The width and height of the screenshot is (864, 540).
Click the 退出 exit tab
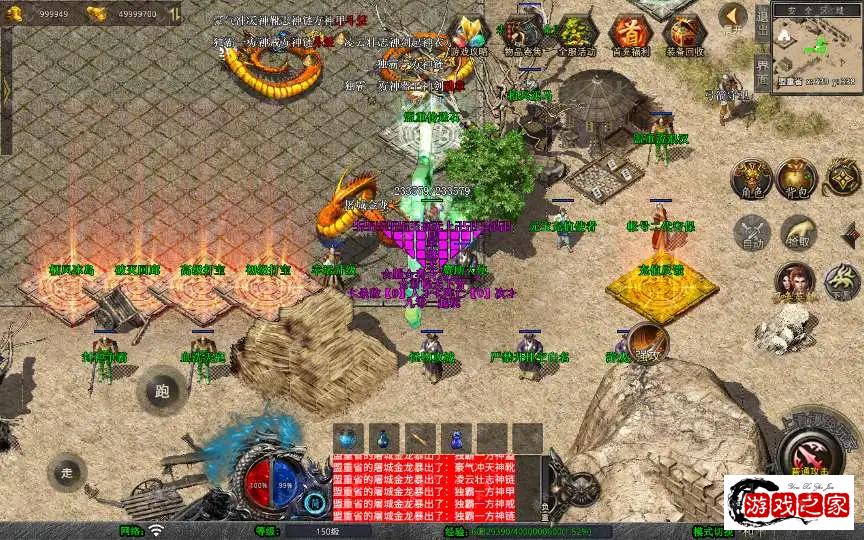762,20
